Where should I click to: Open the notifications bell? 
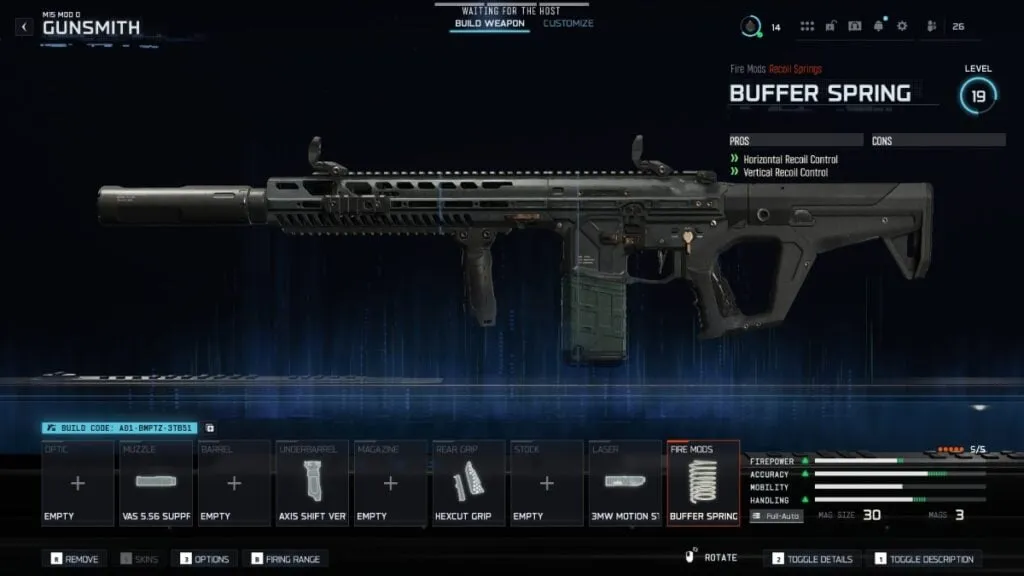879,26
